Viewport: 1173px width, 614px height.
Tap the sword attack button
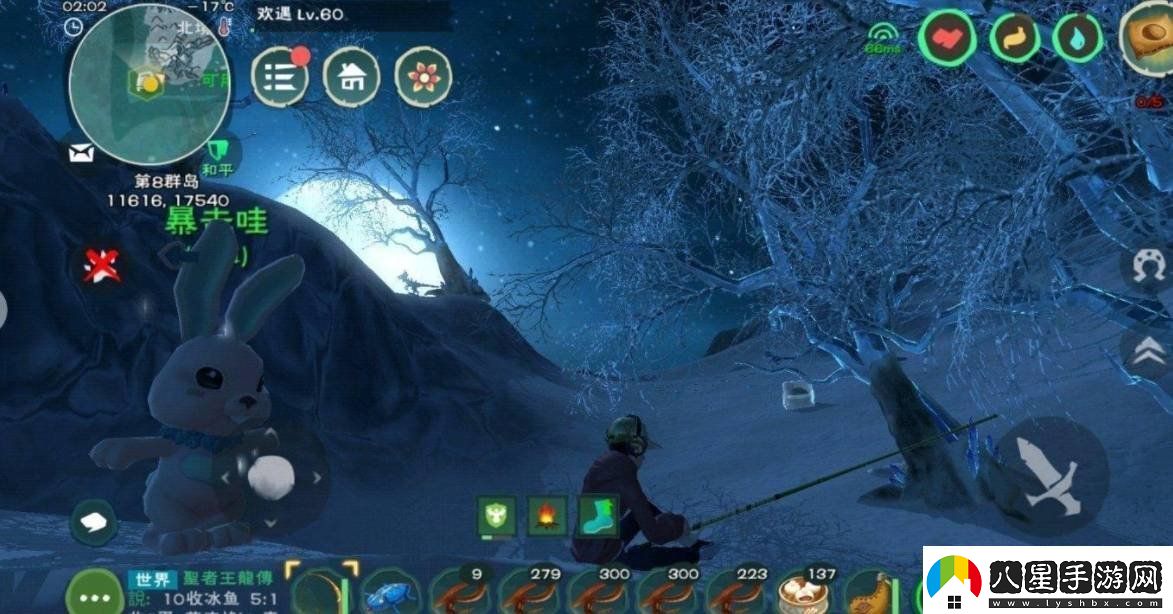point(1051,476)
